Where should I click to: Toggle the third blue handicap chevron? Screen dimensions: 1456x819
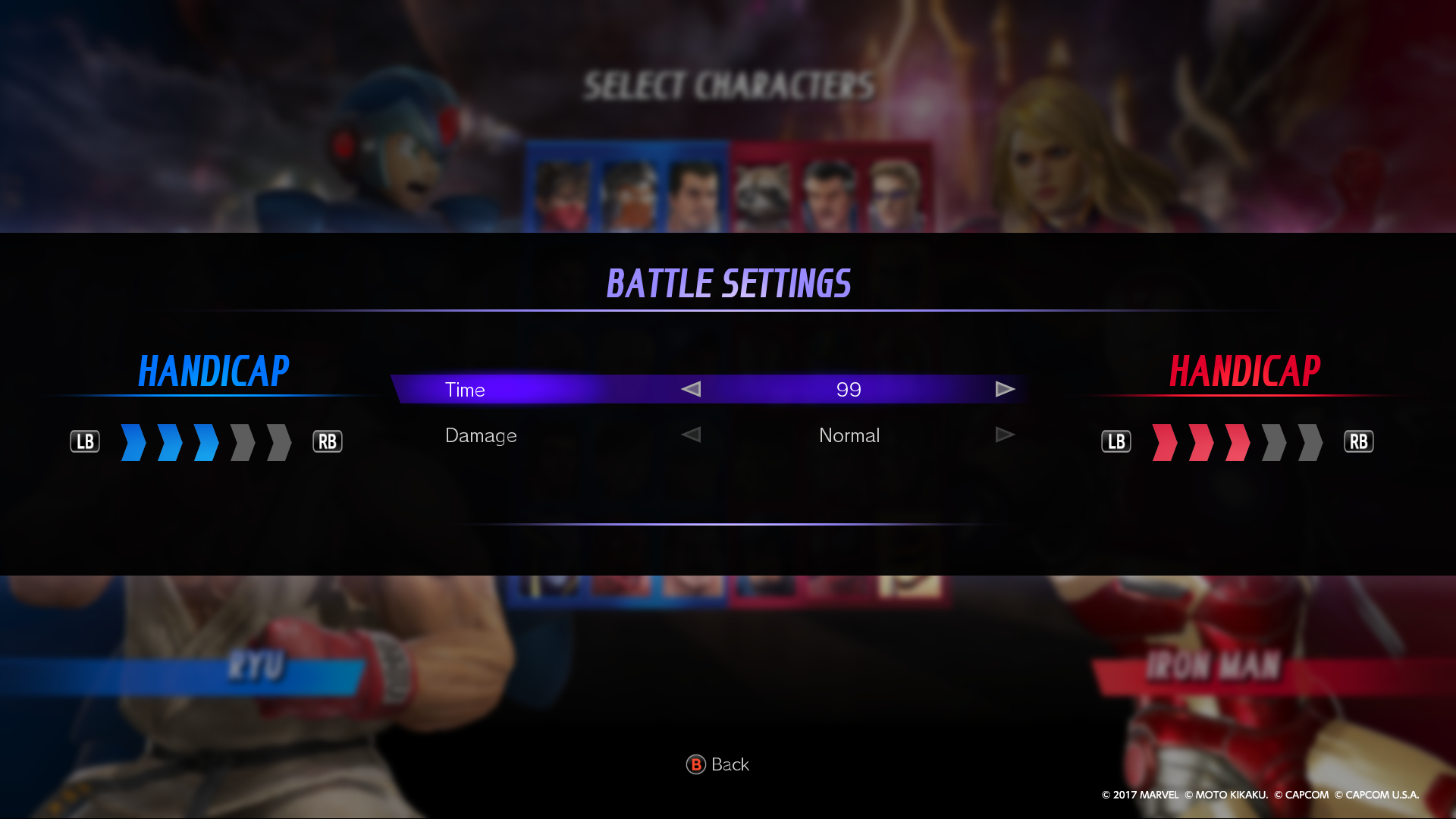[205, 442]
